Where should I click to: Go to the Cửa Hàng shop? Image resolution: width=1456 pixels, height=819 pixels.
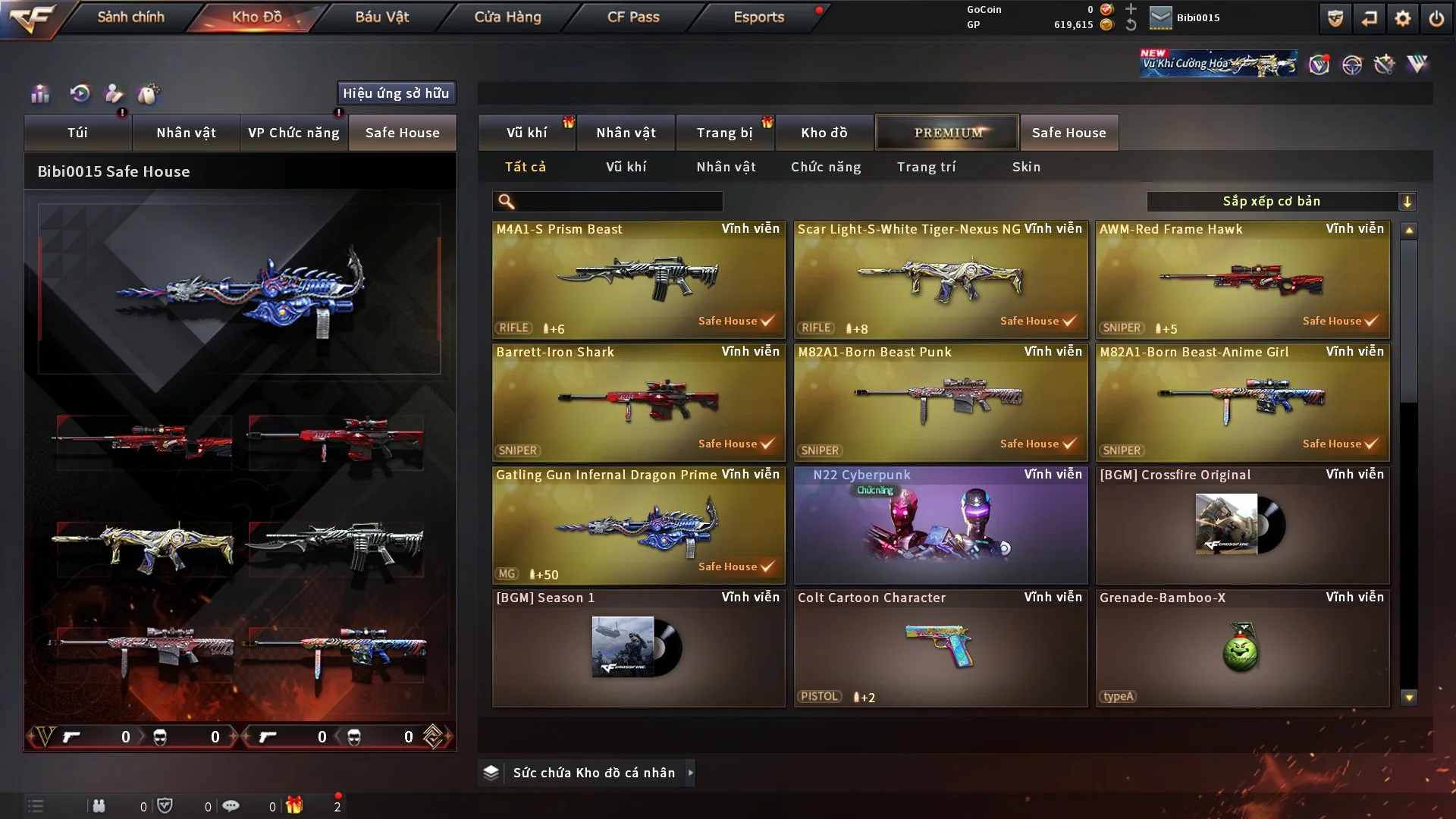(507, 17)
